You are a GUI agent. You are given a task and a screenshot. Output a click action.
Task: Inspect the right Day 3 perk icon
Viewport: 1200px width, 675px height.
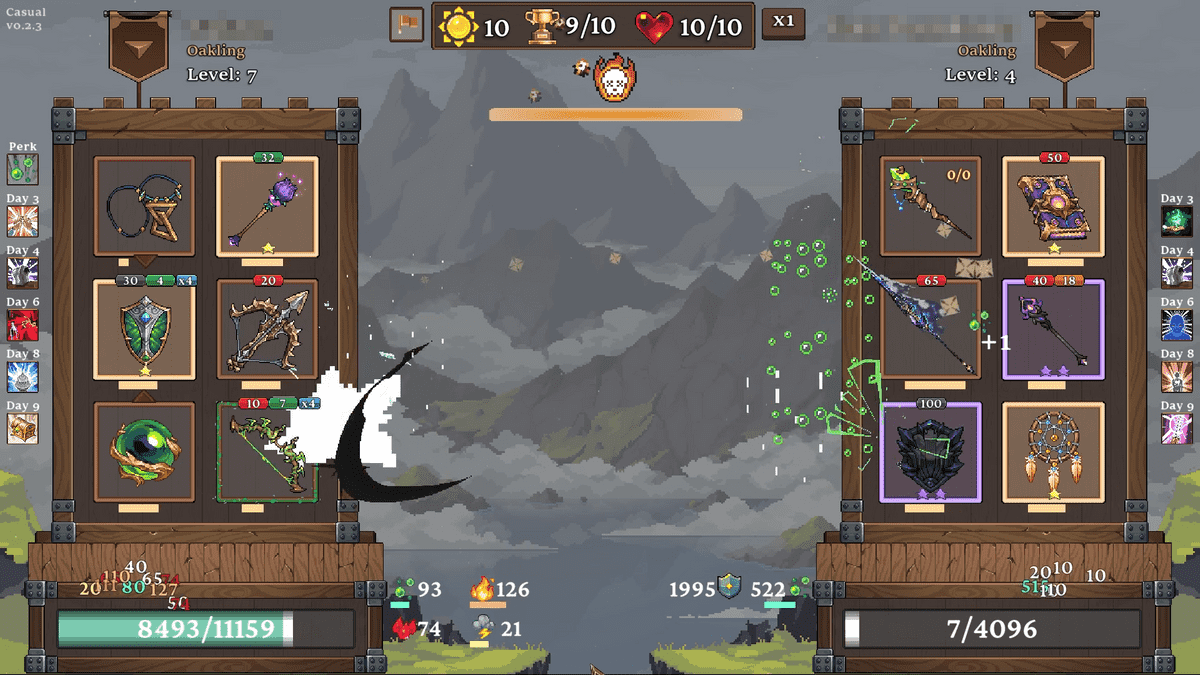click(x=1177, y=221)
